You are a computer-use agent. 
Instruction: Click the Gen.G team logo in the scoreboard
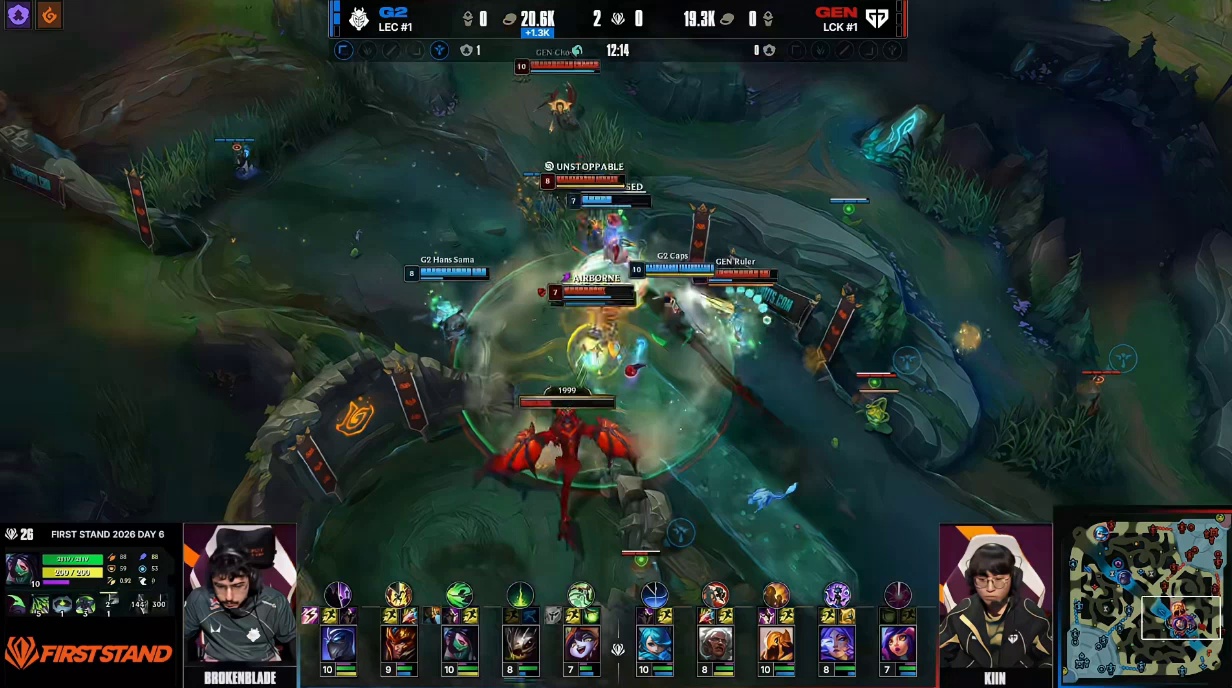(877, 19)
